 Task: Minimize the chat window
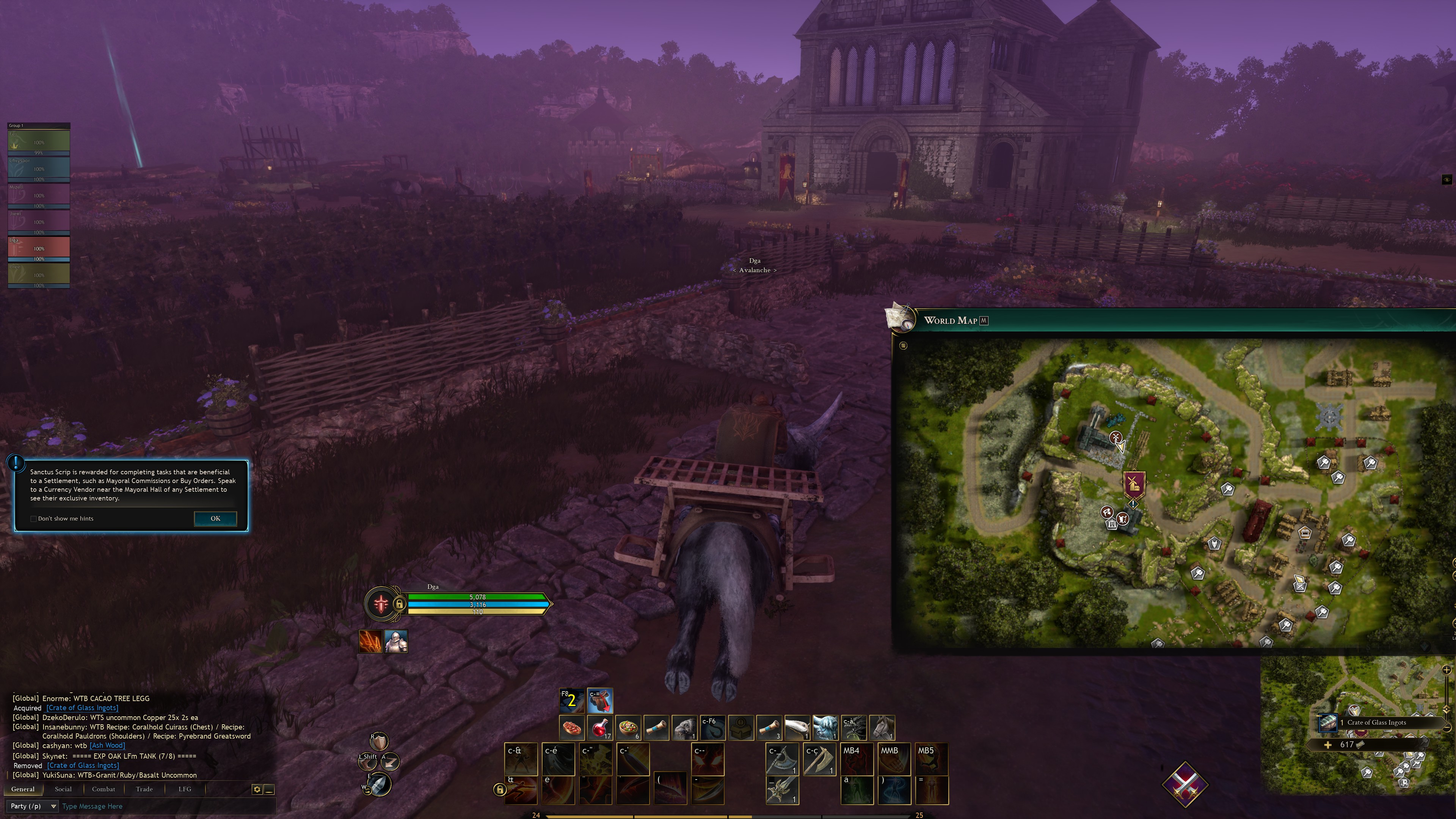tap(270, 789)
